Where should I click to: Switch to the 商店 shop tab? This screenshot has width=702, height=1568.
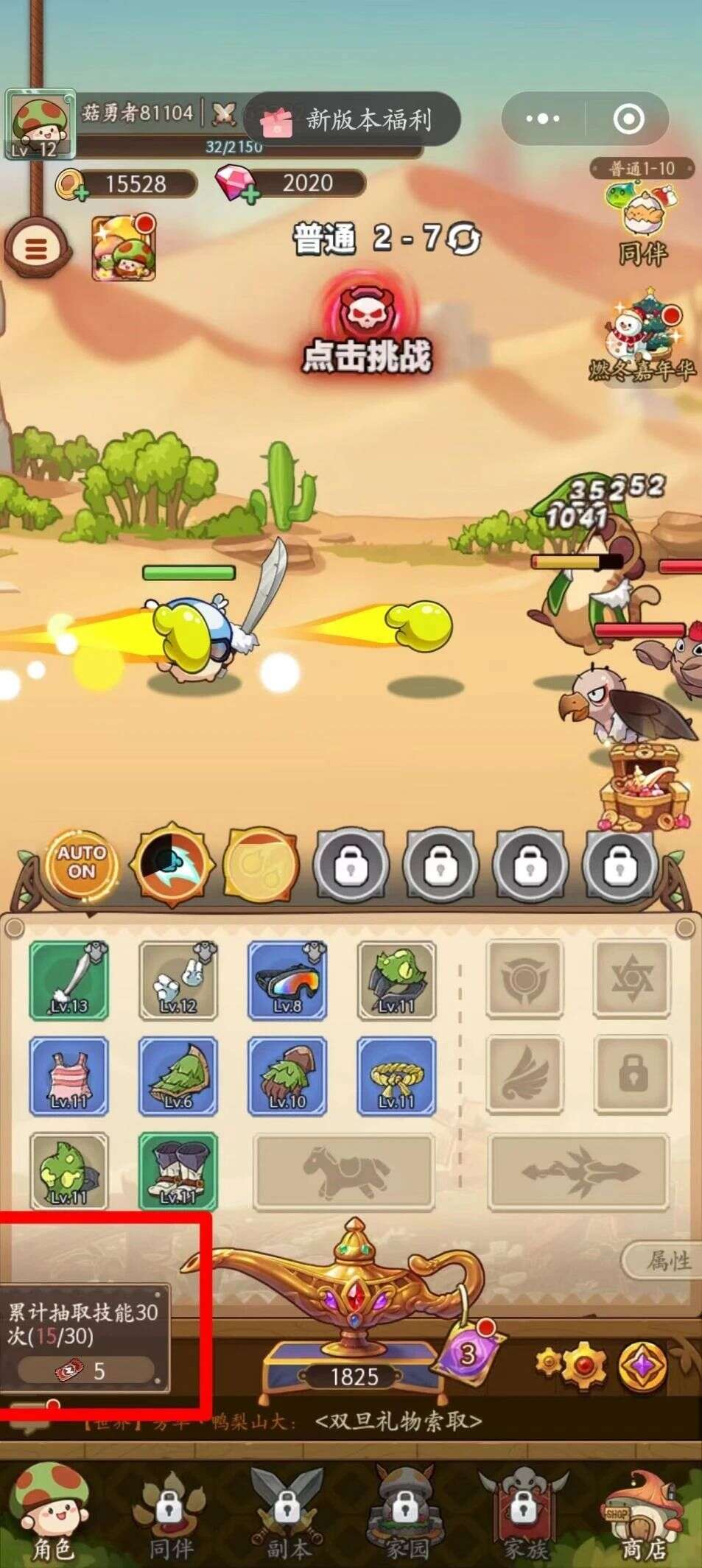coord(642,1517)
